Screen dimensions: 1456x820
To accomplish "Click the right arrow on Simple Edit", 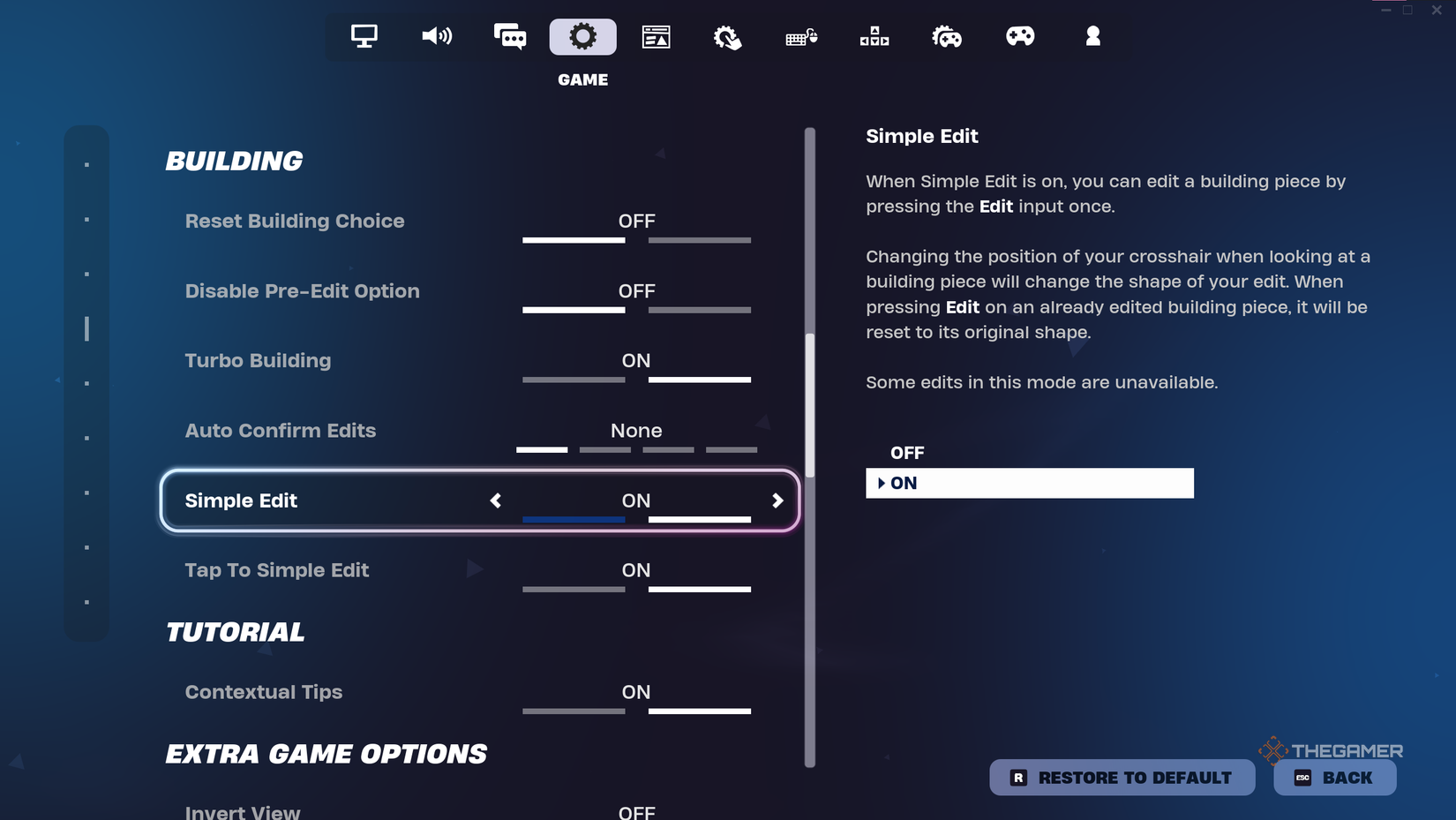I will click(x=777, y=500).
